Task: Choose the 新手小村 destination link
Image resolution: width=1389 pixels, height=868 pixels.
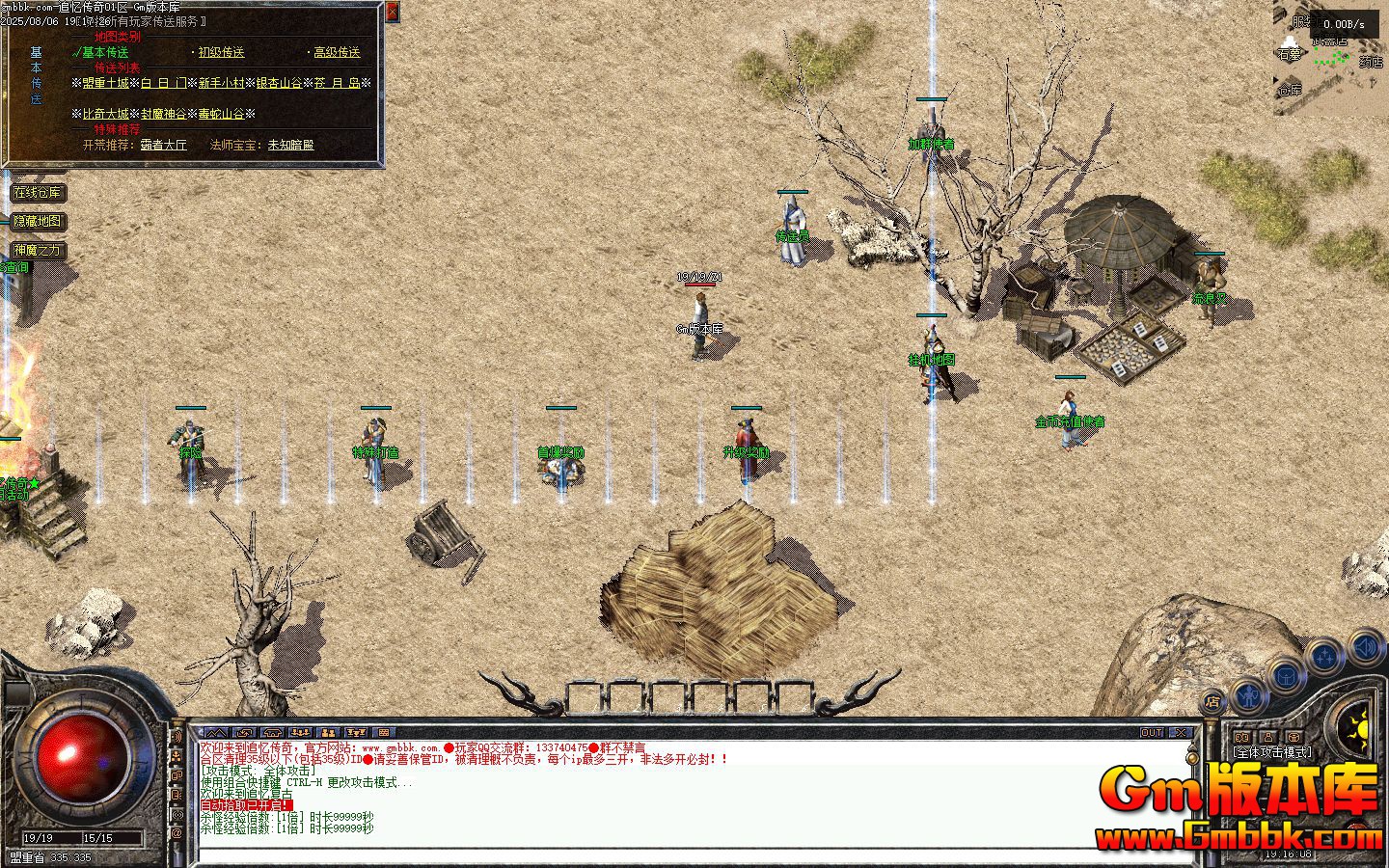Action: tap(222, 84)
